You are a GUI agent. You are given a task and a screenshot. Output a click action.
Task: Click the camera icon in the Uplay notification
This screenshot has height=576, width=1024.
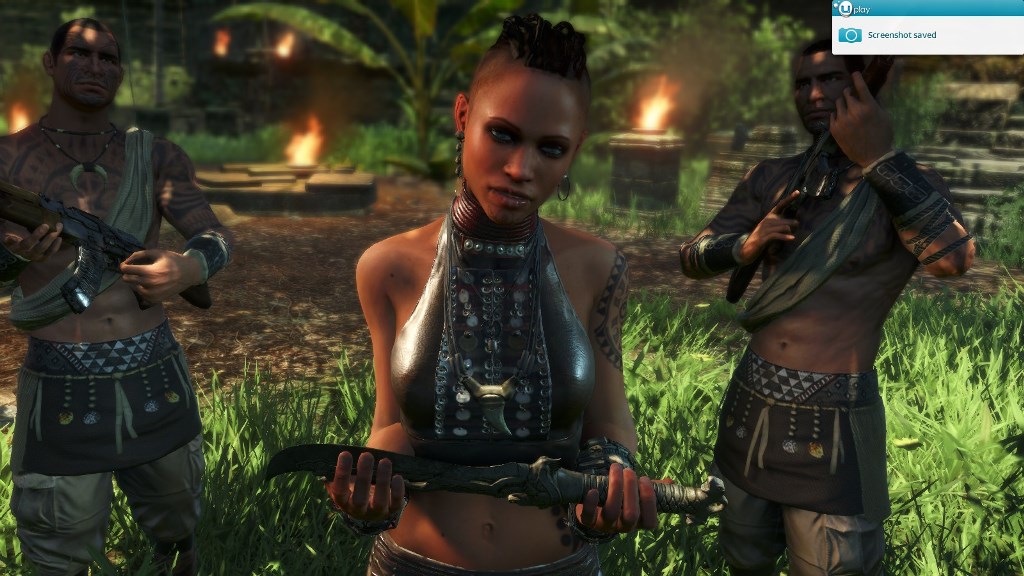tap(849, 35)
